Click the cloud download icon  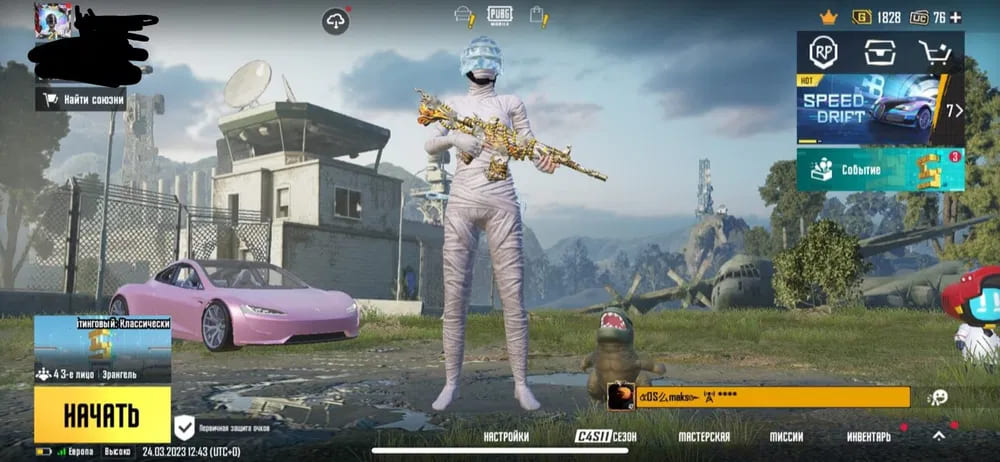pos(336,19)
